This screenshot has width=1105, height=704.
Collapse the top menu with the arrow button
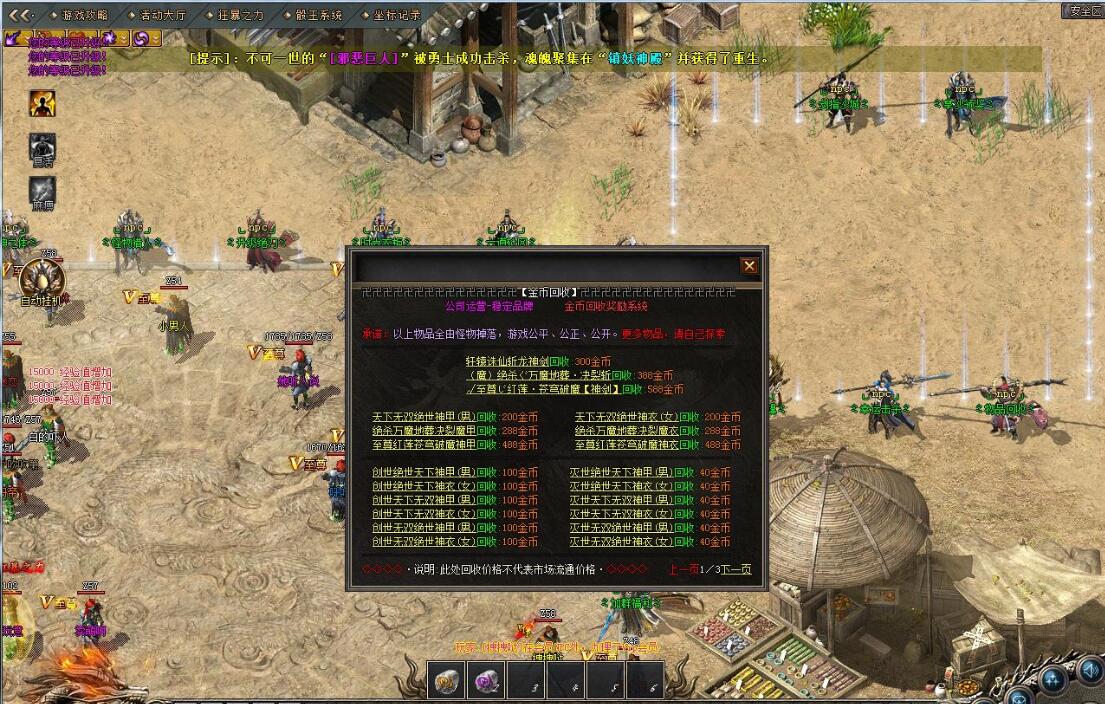21,15
